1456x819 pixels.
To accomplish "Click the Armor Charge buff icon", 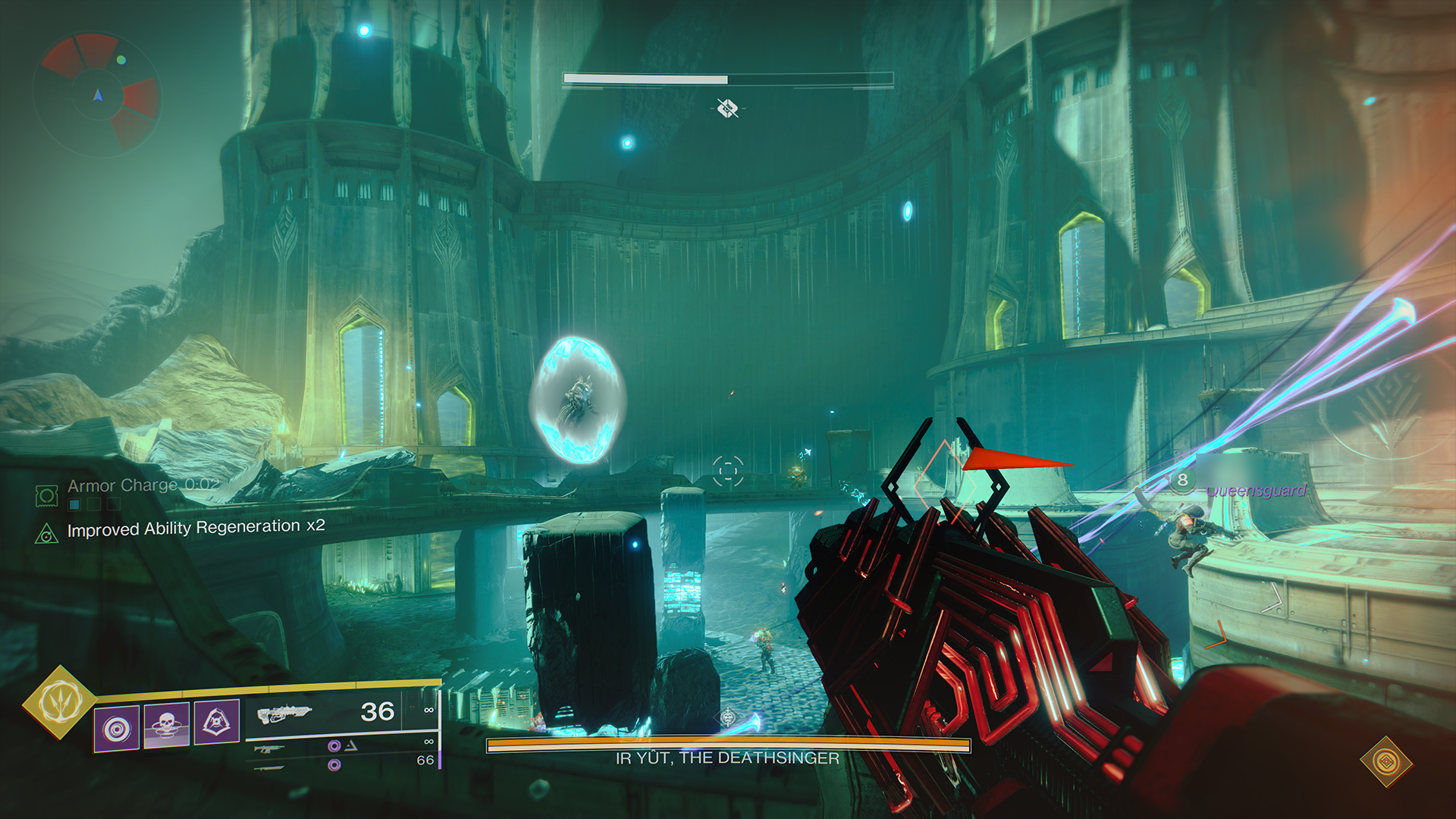I will pyautogui.click(x=47, y=497).
